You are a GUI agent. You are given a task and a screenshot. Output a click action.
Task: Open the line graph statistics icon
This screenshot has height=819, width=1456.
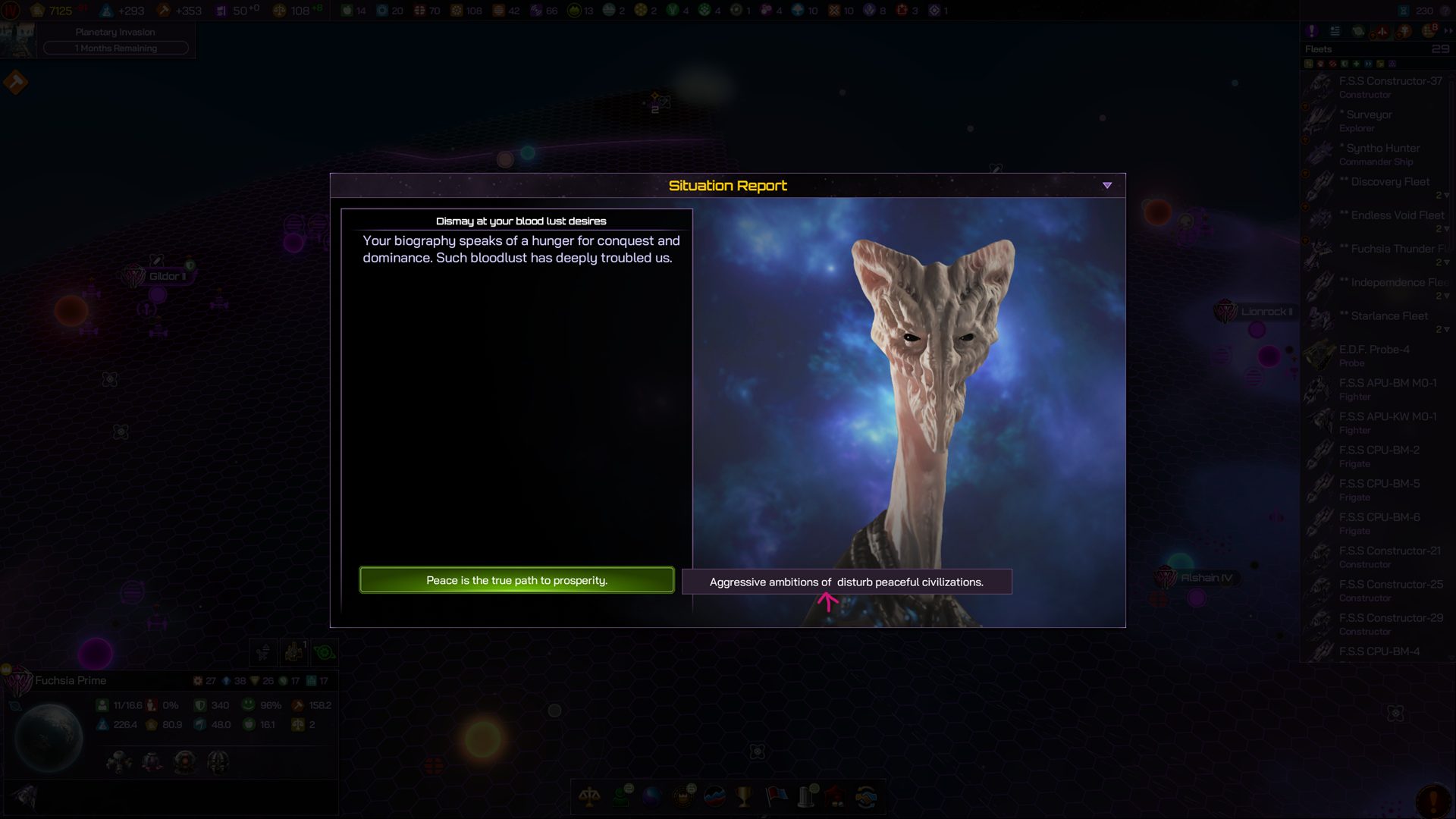point(714,796)
